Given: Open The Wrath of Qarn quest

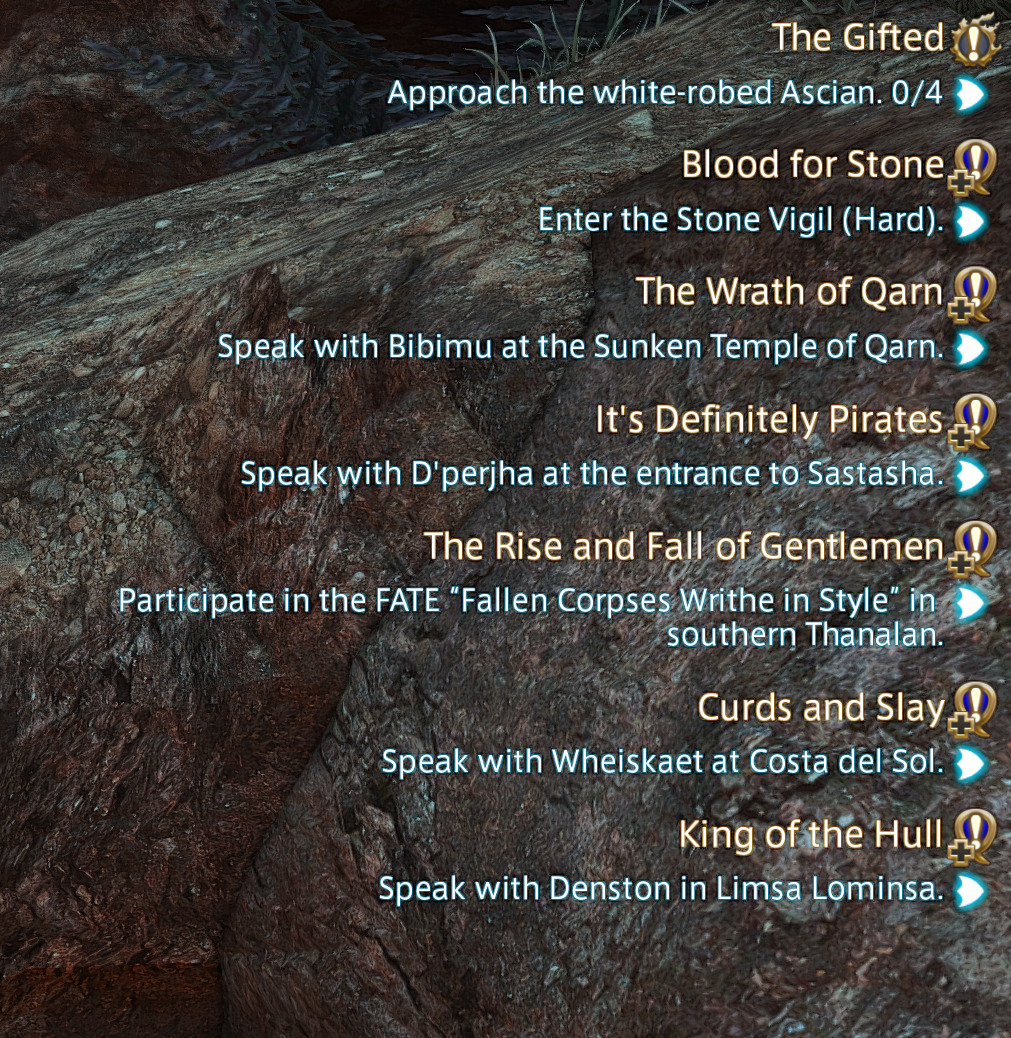Looking at the screenshot, I should pyautogui.click(x=789, y=292).
